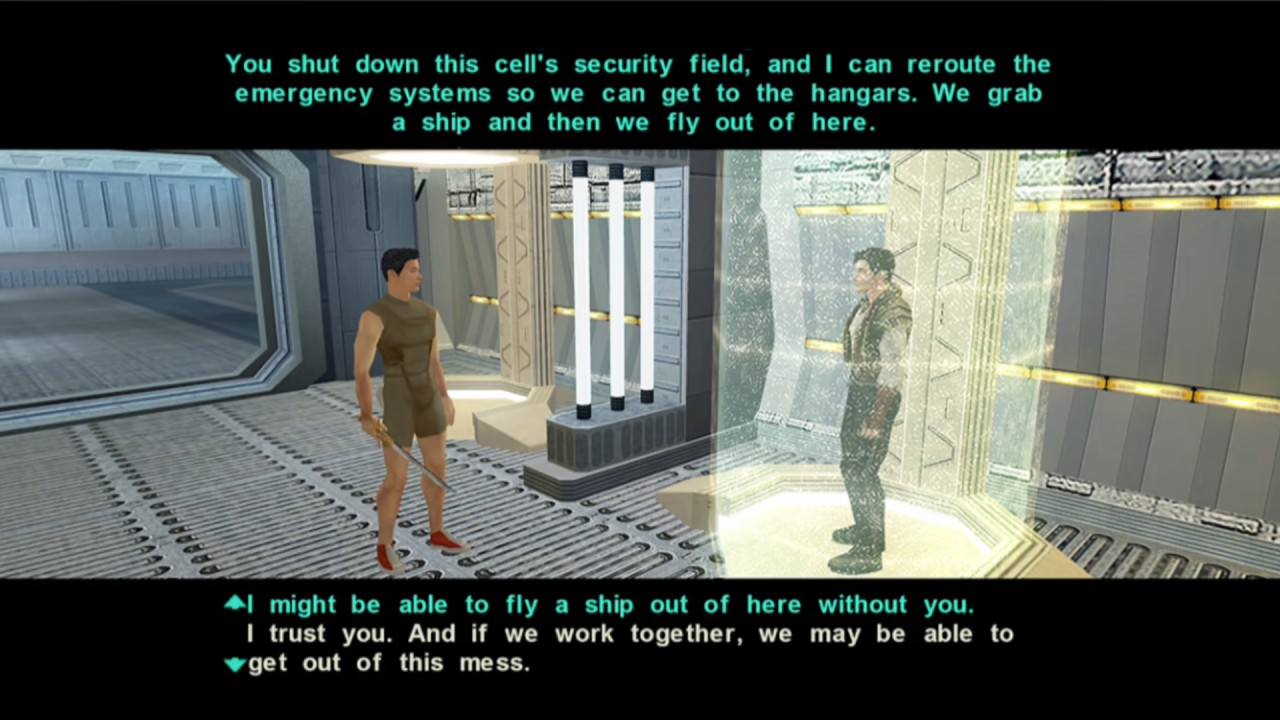The width and height of the screenshot is (1280, 720).
Task: Select the "I trust you" dialogue response
Action: [x=630, y=648]
